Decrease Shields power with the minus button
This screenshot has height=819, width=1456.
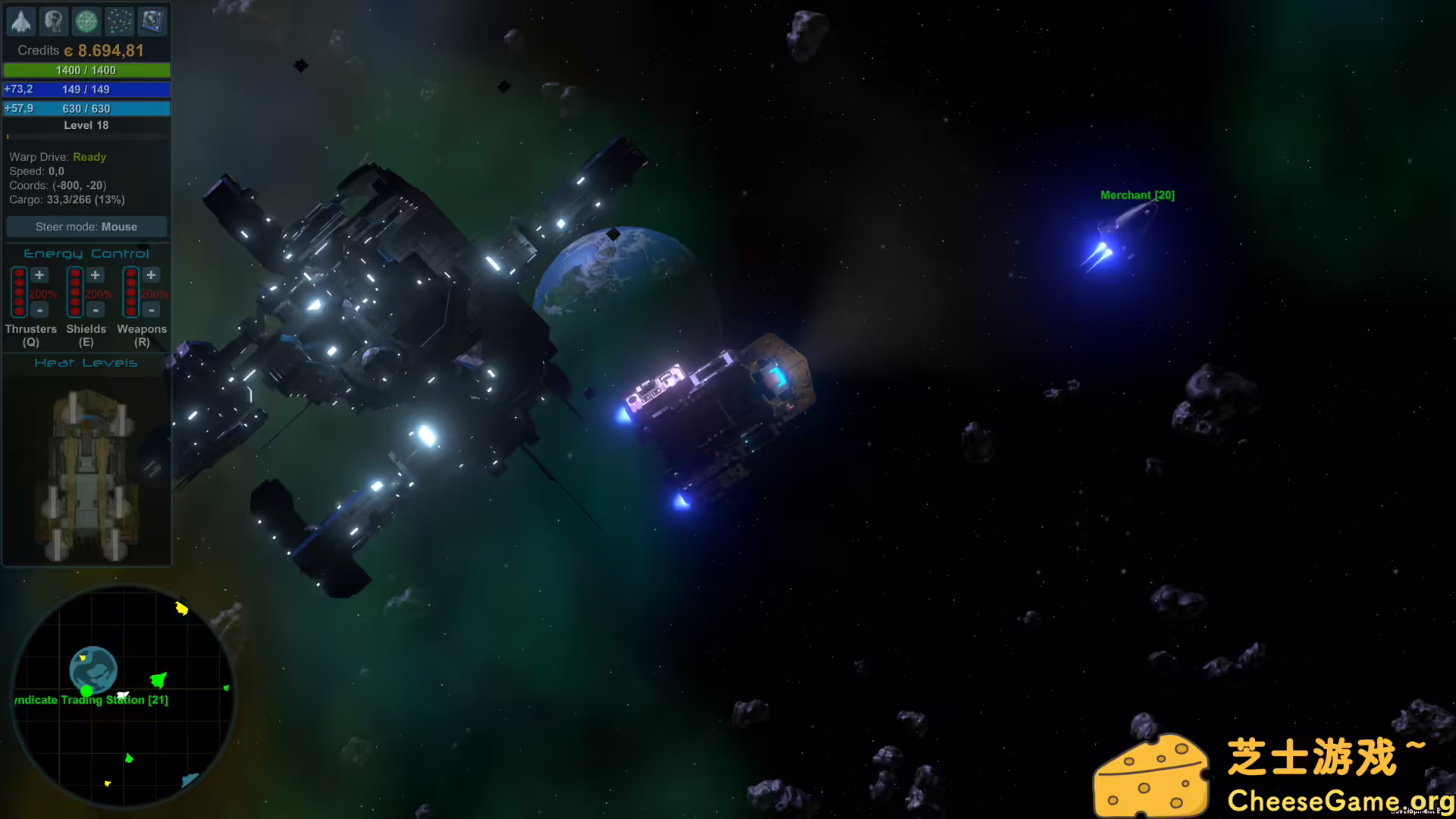[96, 310]
